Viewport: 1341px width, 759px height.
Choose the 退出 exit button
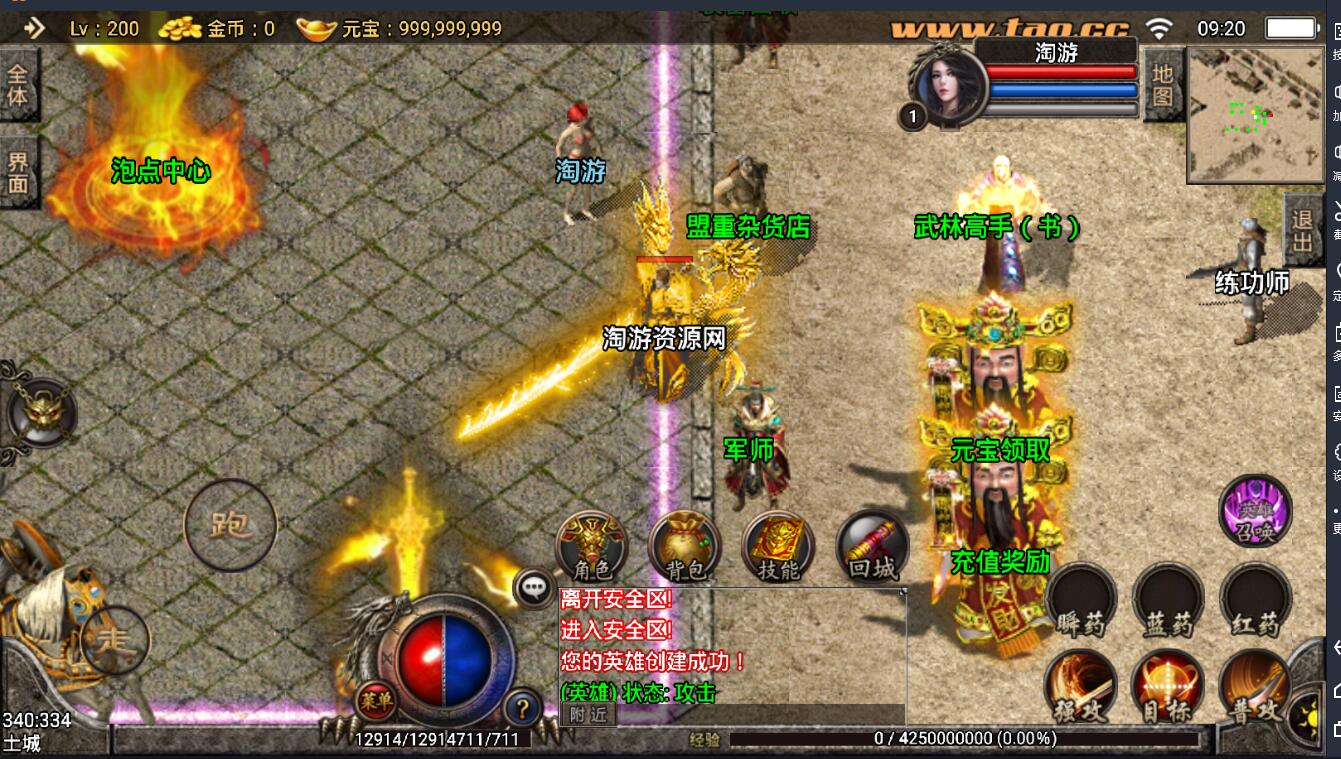(x=1302, y=229)
